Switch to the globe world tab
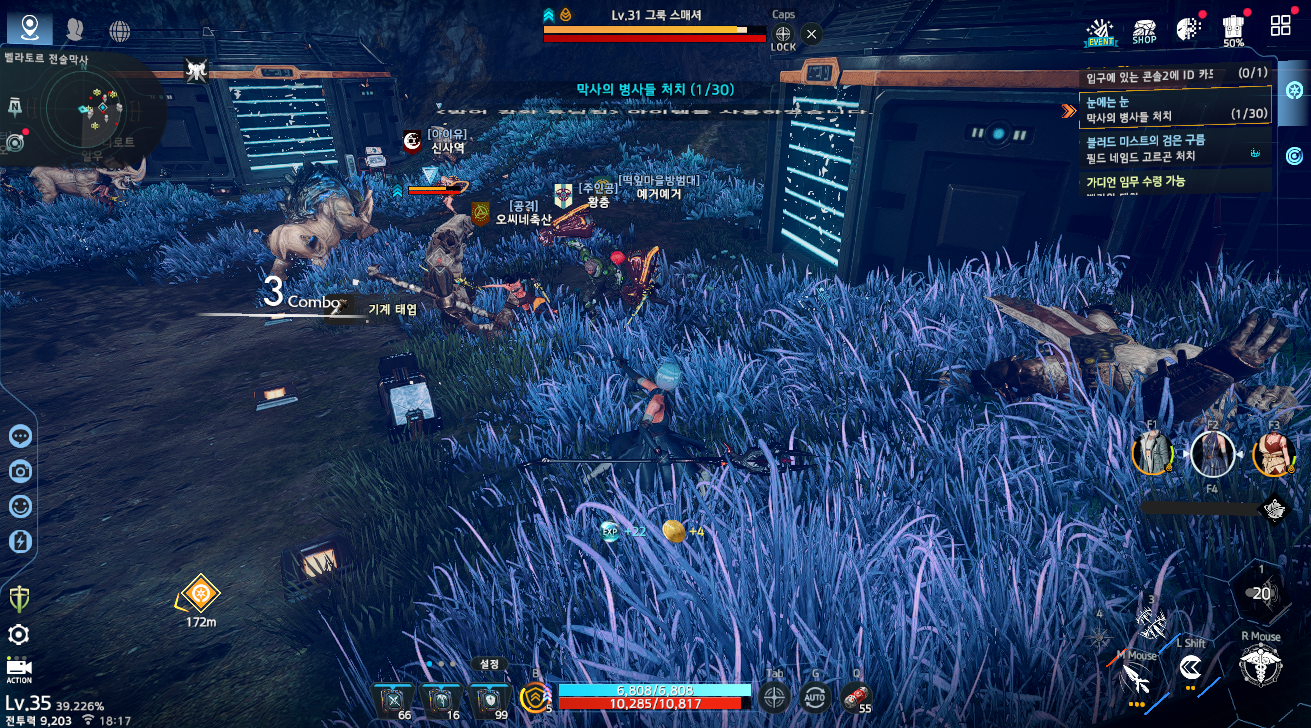 (120, 30)
